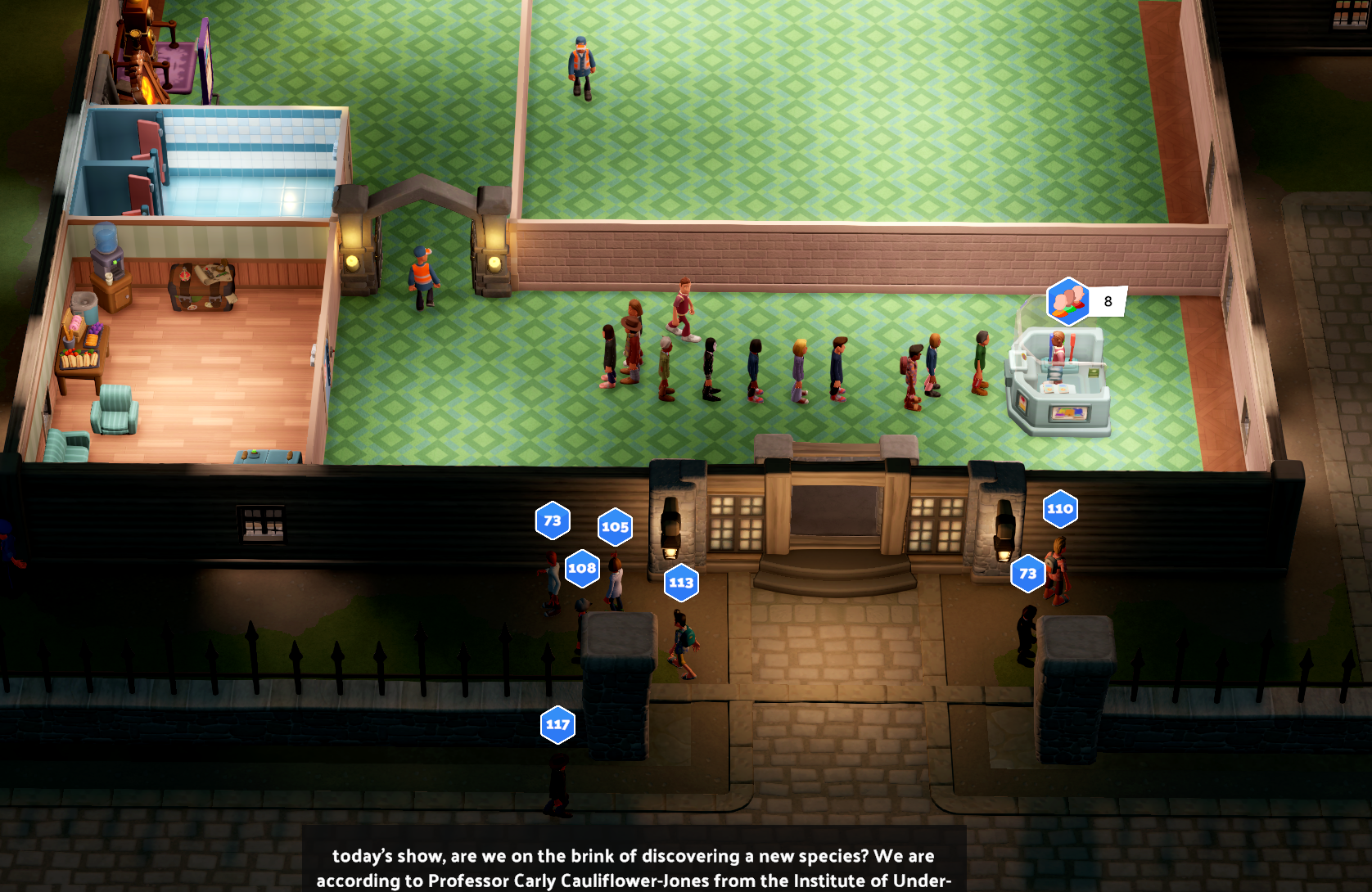Select the 73 badge beside the caped visitor
The width and height of the screenshot is (1372, 892).
[x=1027, y=574]
